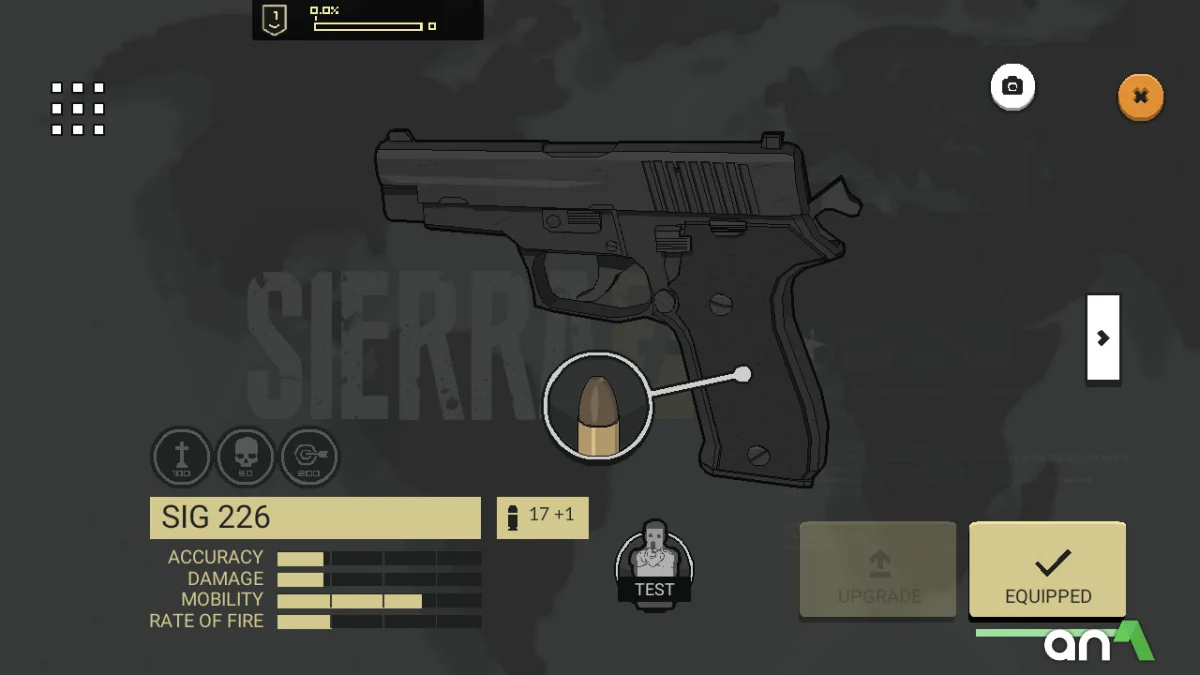The image size is (1200, 675).
Task: Show the next weapon with arrow
Action: click(1103, 338)
